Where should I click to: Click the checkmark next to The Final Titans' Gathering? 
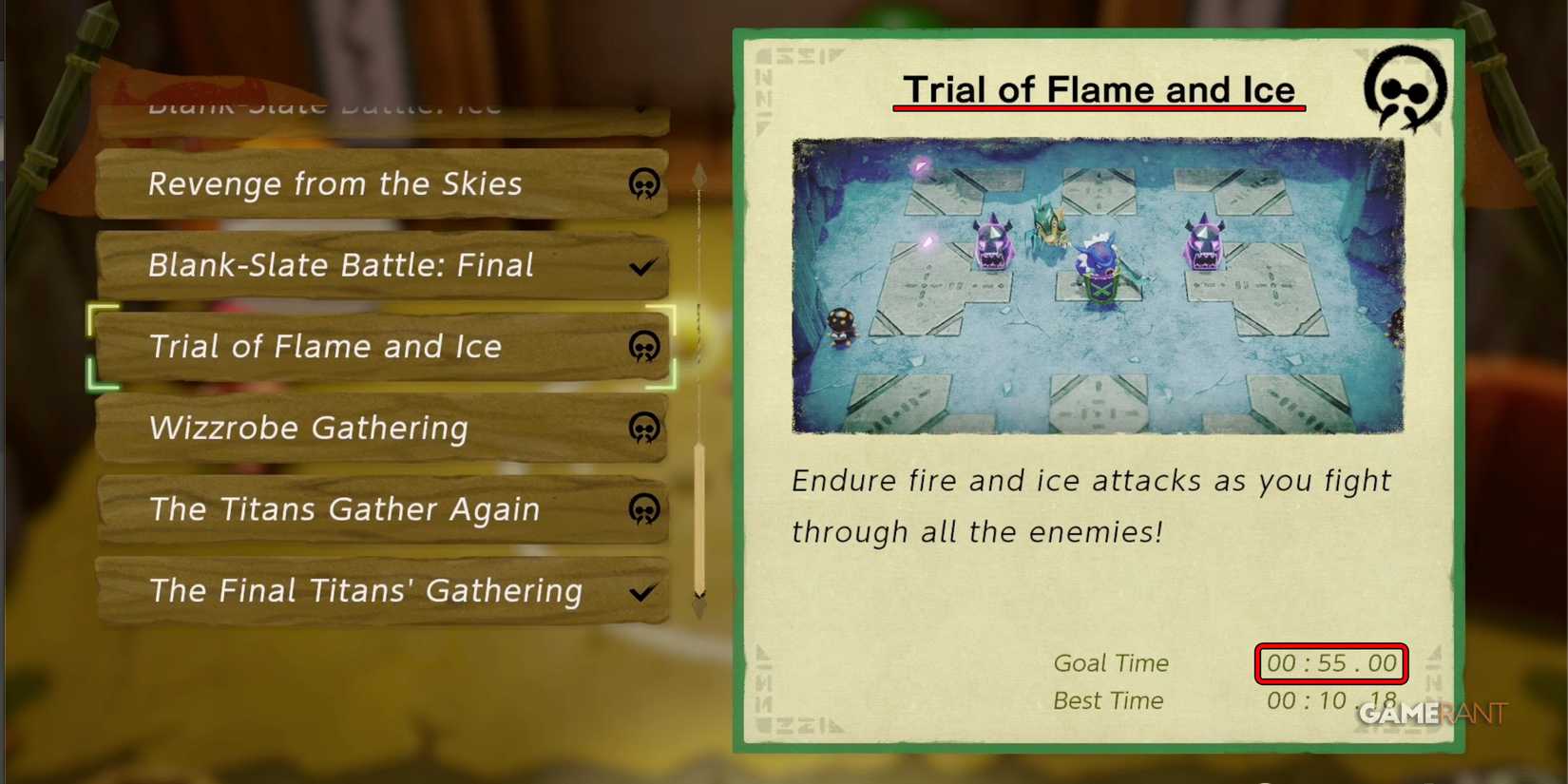pyautogui.click(x=643, y=590)
